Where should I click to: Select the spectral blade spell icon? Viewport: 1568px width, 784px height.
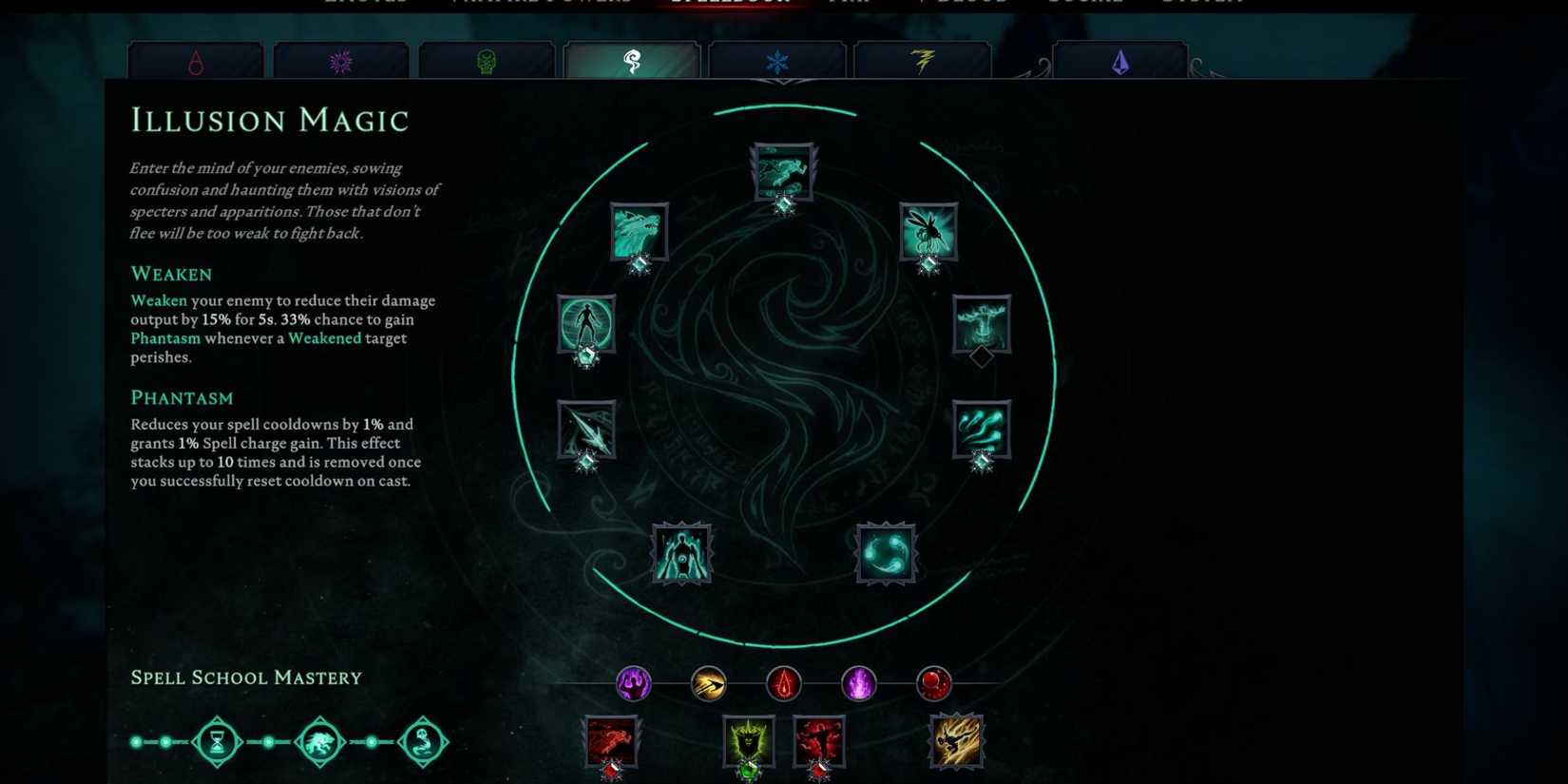pos(586,430)
